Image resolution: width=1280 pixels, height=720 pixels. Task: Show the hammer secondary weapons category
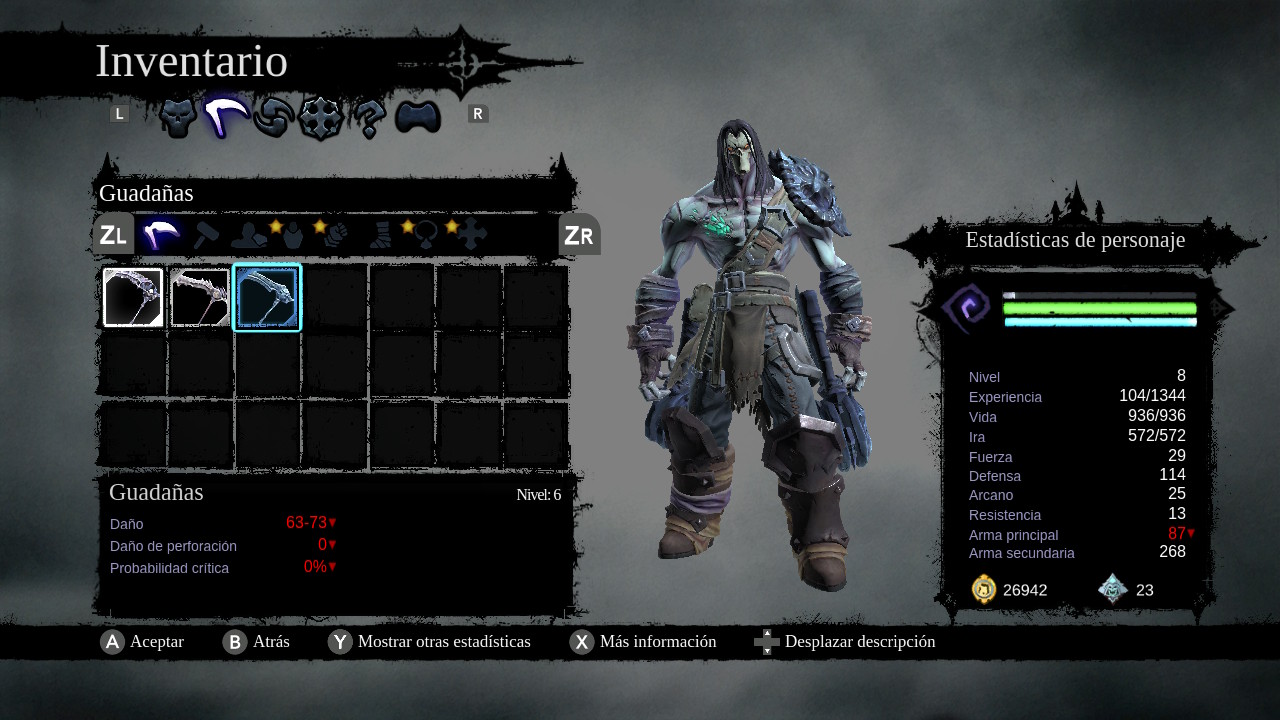[206, 235]
